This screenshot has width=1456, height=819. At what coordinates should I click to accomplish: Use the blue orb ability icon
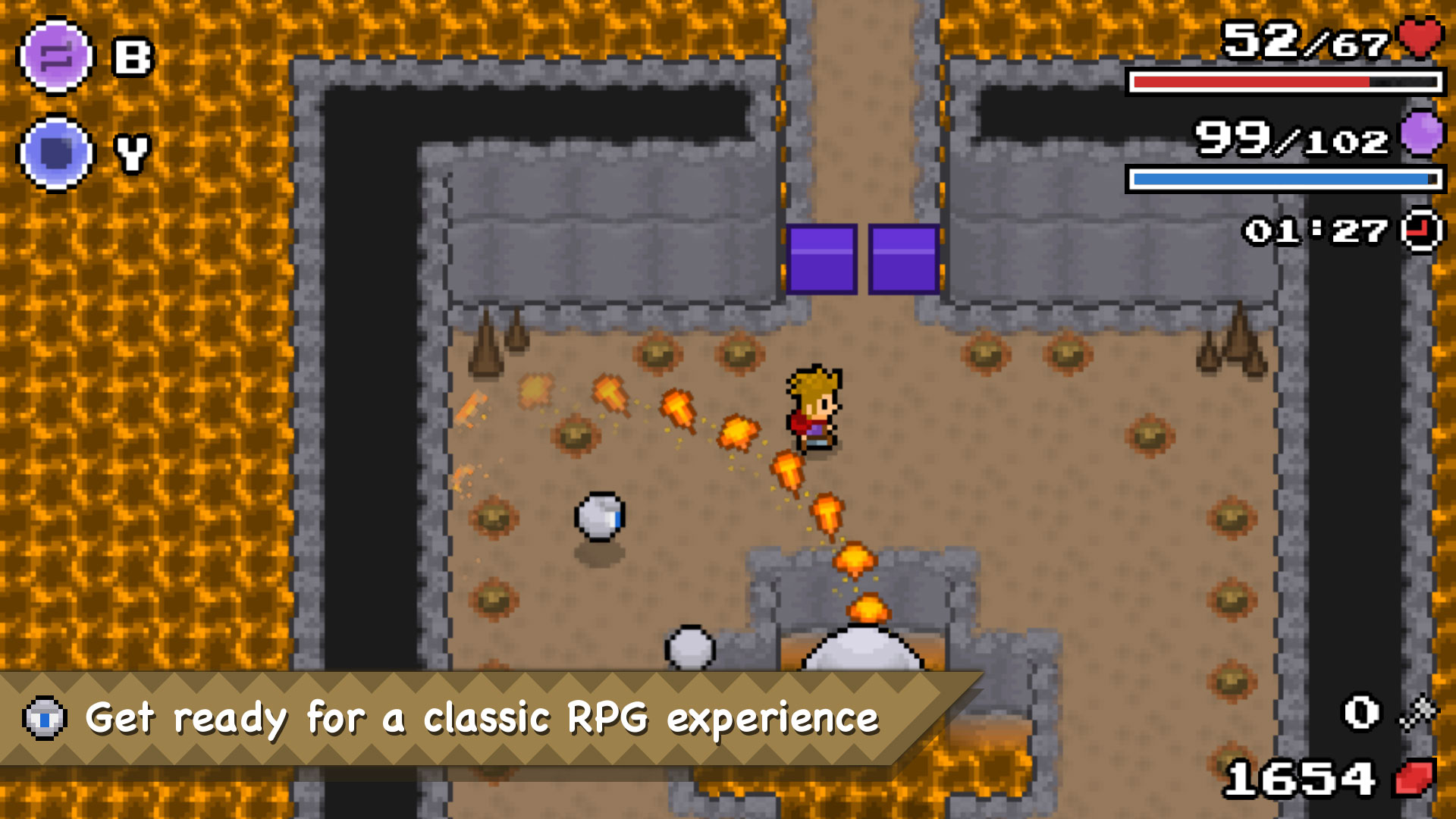pyautogui.click(x=55, y=153)
